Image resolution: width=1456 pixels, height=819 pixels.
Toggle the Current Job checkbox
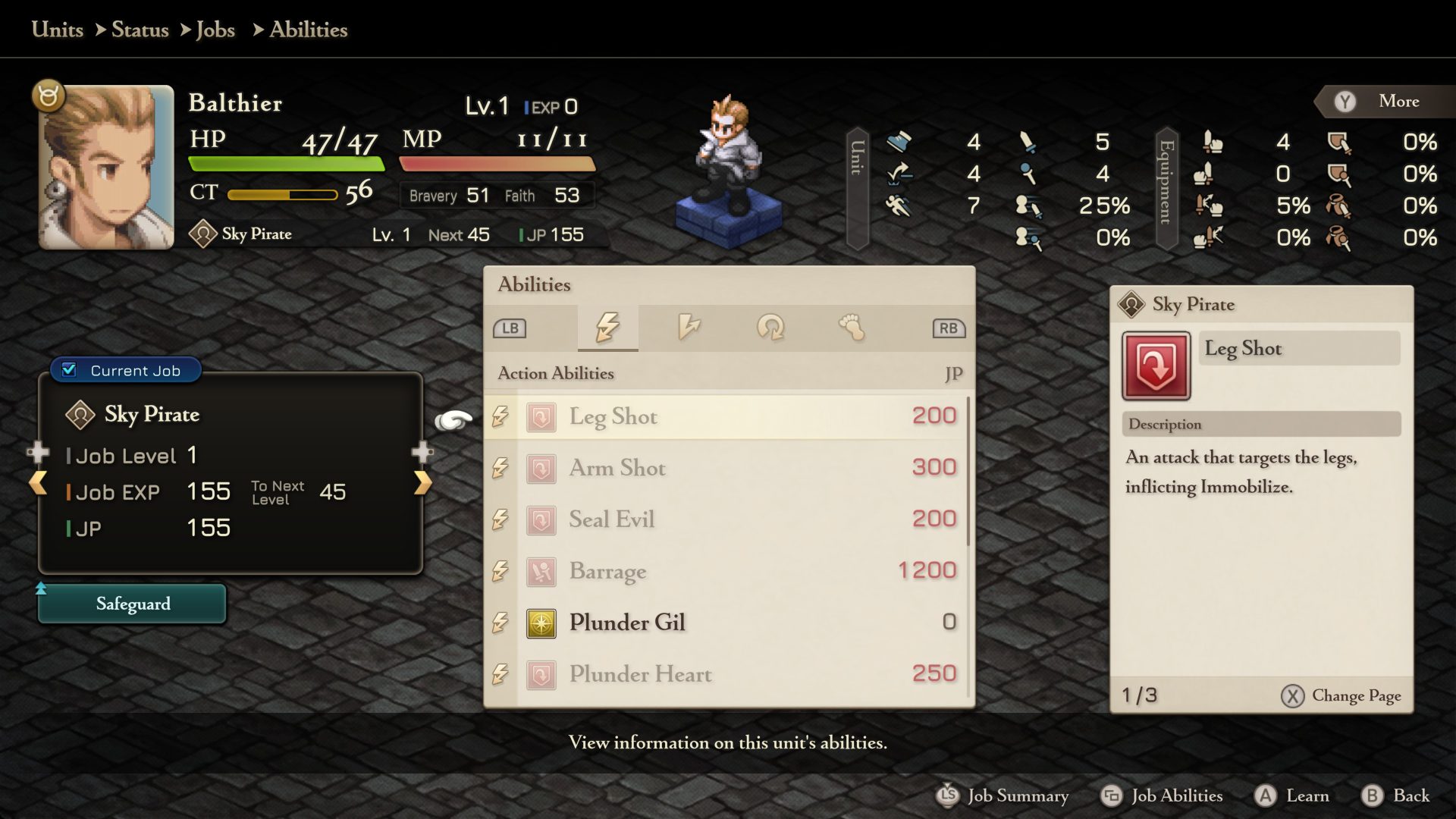click(x=69, y=370)
